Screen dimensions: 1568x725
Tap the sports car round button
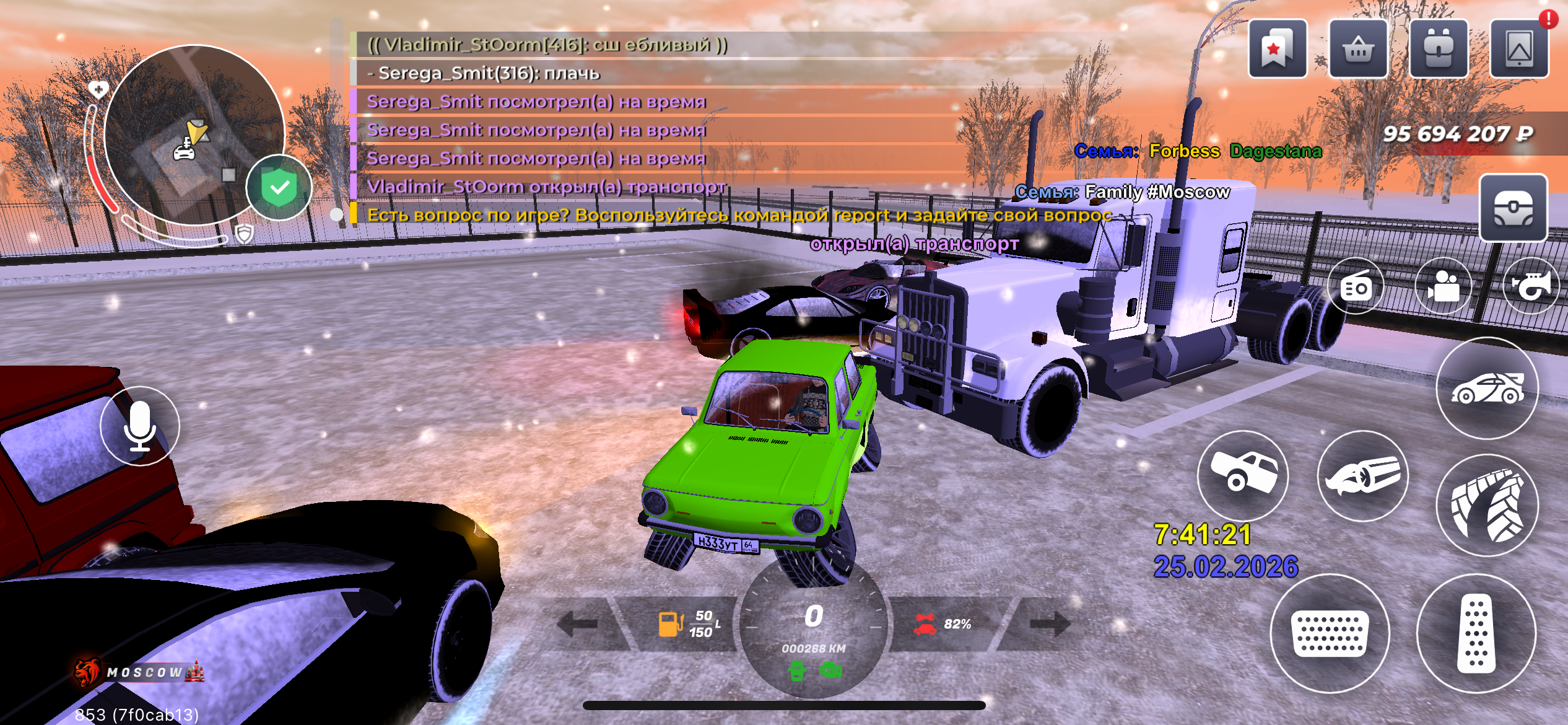coord(1487,389)
